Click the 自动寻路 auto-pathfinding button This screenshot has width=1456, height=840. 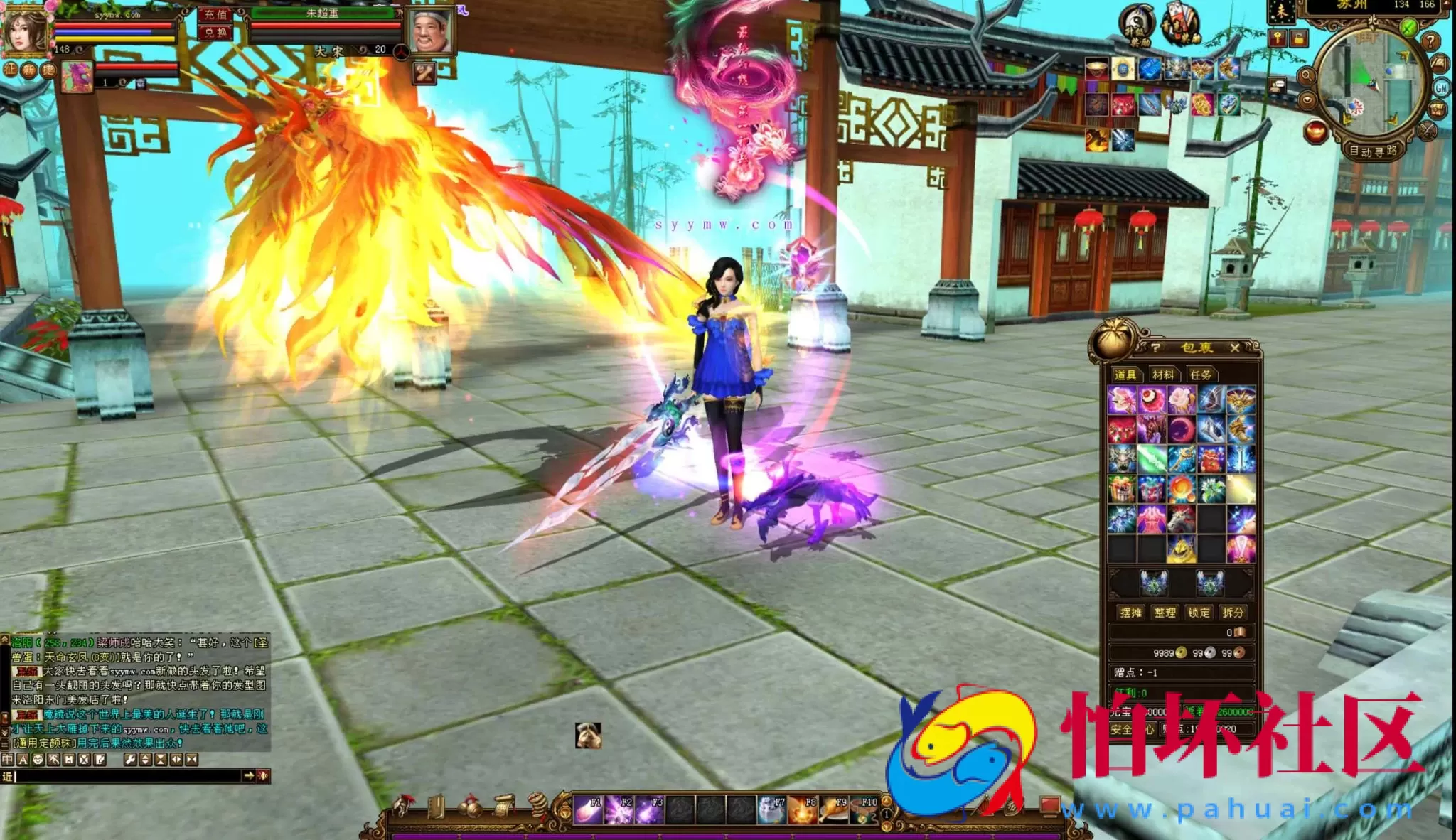point(1374,150)
